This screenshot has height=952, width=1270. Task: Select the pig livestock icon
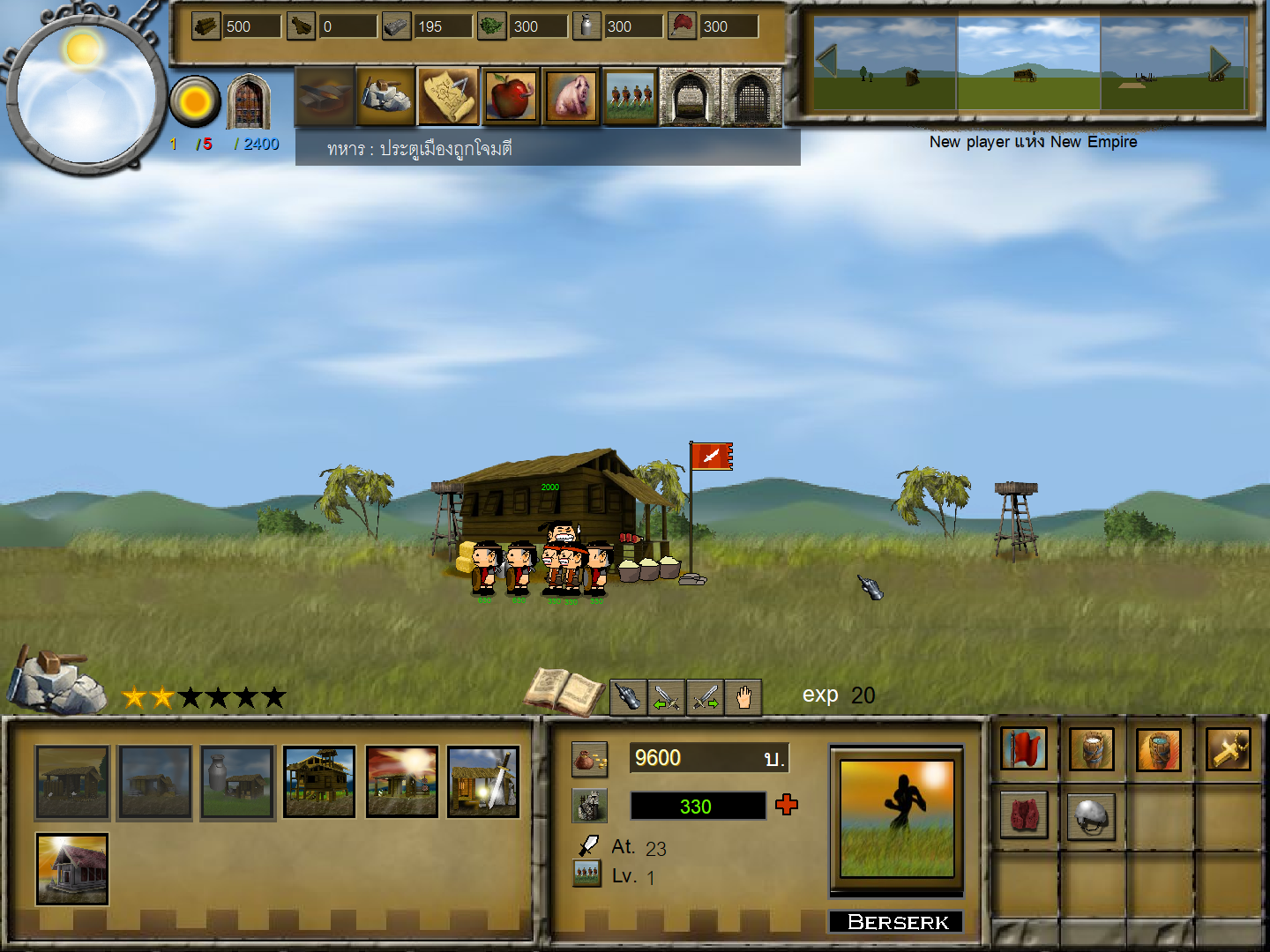point(571,95)
